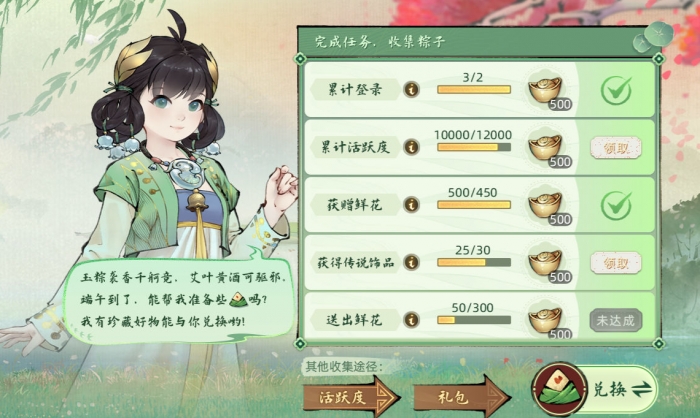Show info for the 获赠鲜花 task
This screenshot has width=700, height=418.
[410, 205]
